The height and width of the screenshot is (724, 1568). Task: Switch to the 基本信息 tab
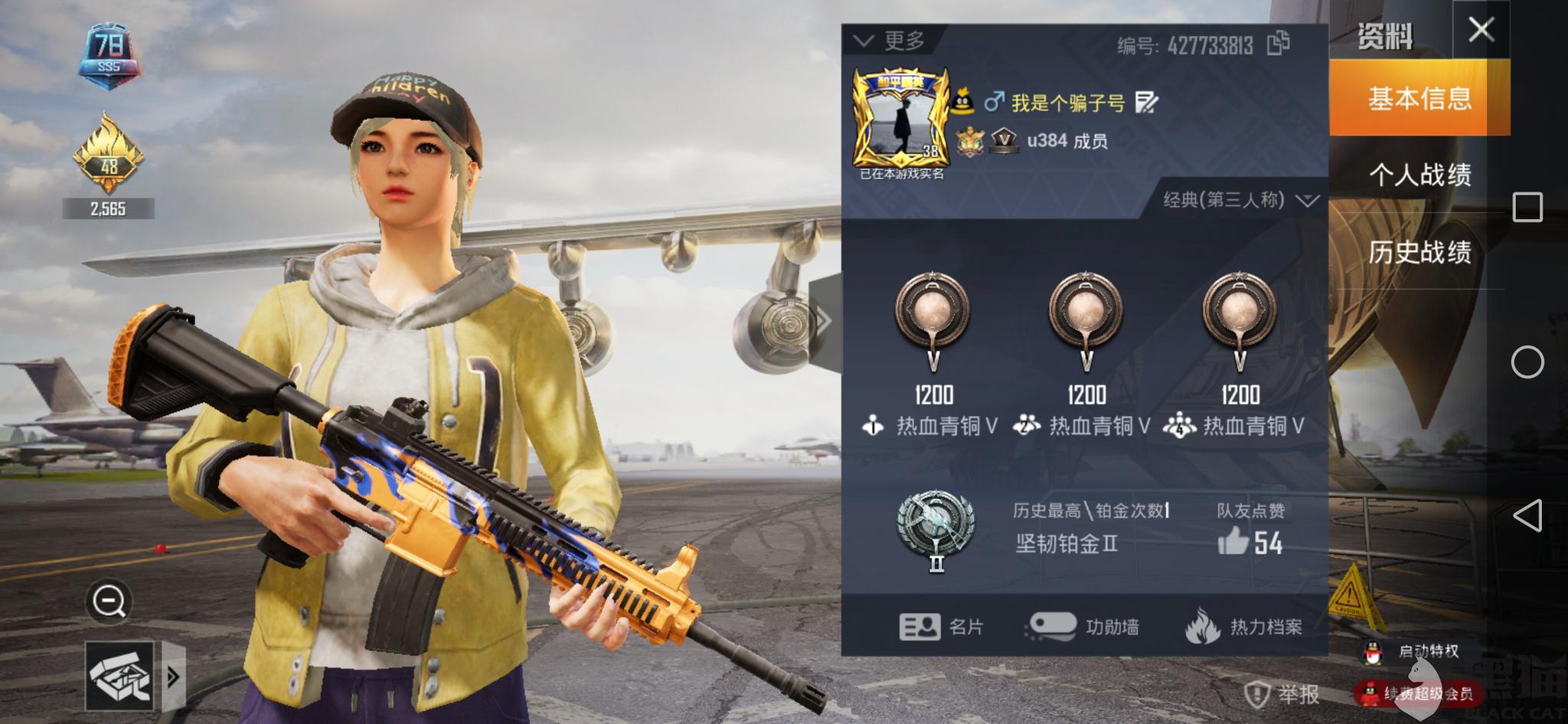pyautogui.click(x=1419, y=98)
